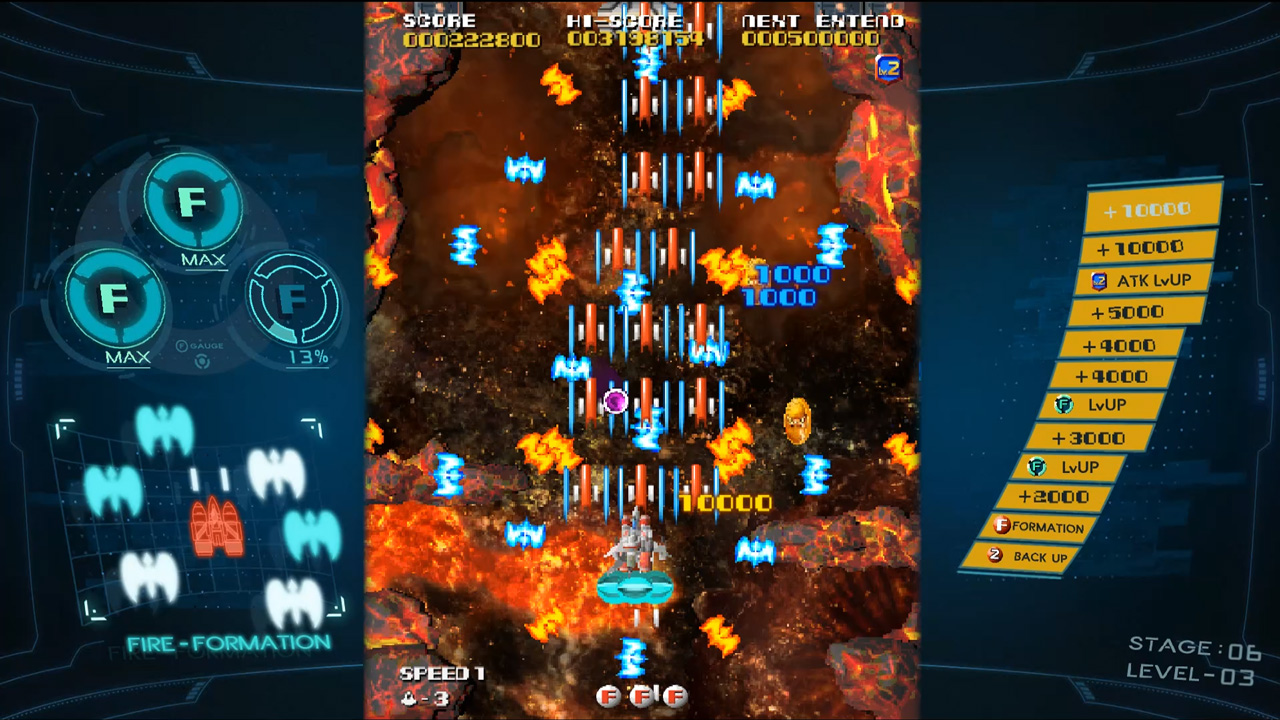Enable the first F LvUP banner
The image size is (1280, 720).
[x=1097, y=404]
